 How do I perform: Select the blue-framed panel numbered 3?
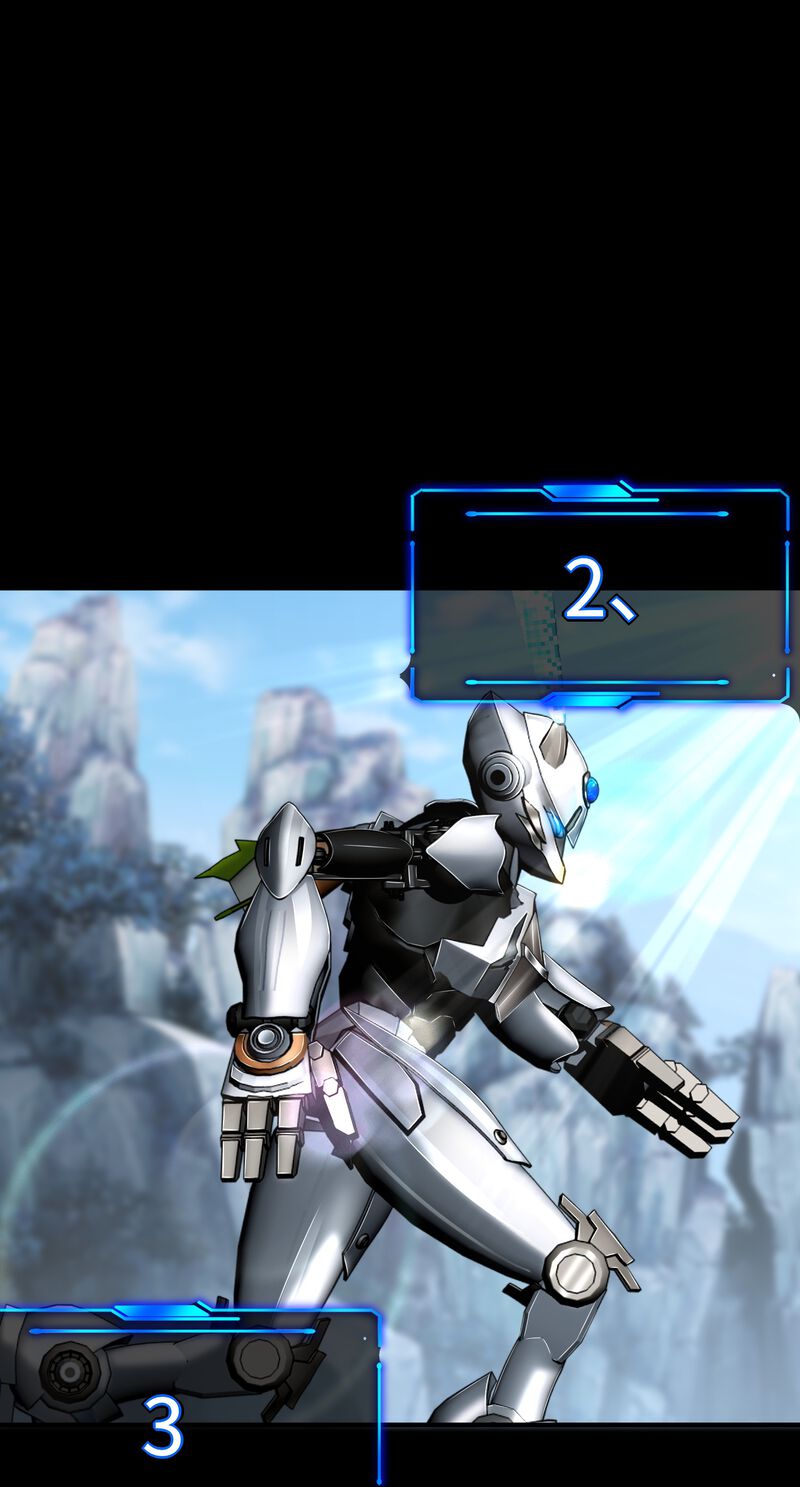[189, 1394]
